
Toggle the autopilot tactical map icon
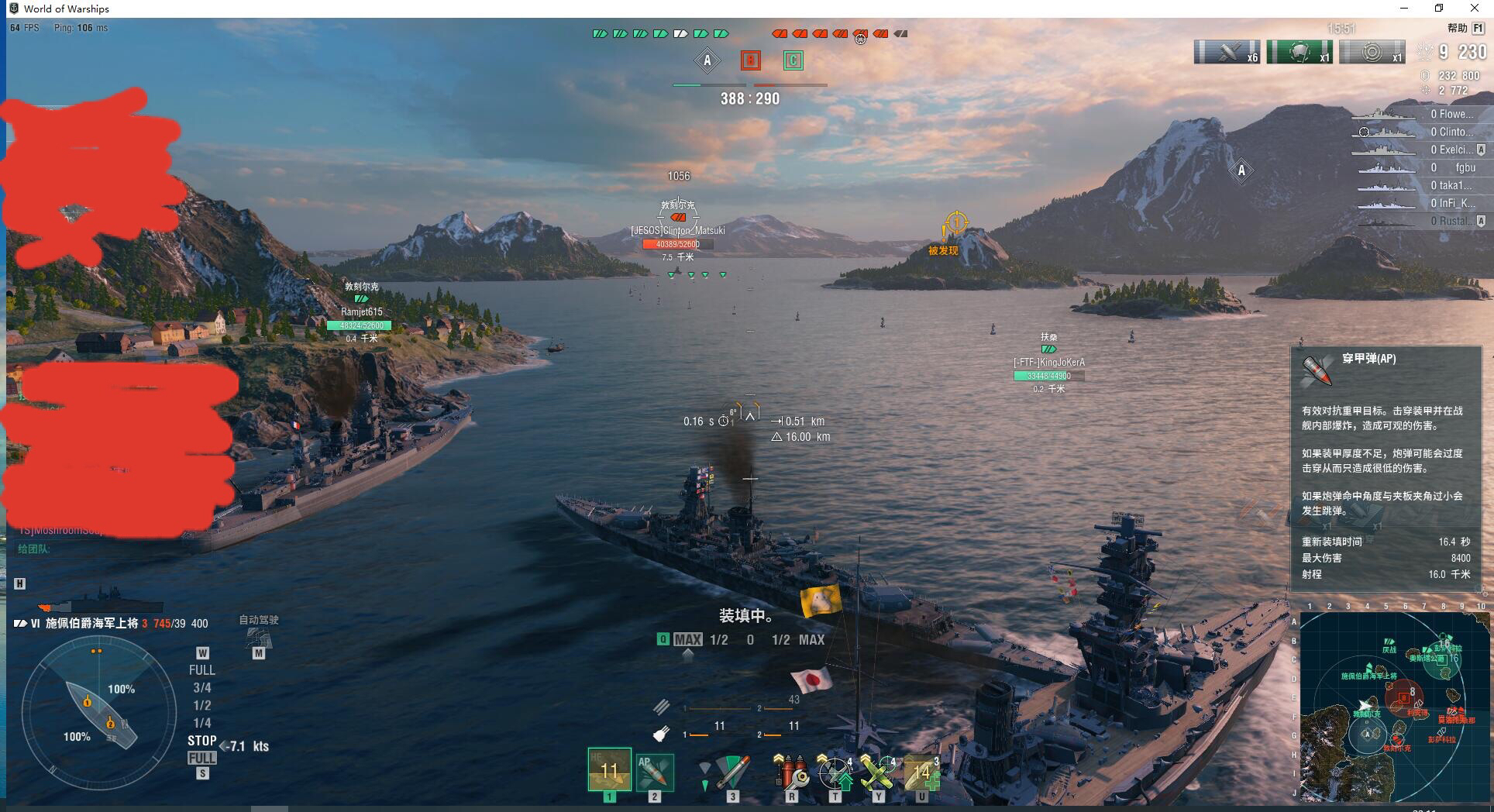[x=258, y=638]
